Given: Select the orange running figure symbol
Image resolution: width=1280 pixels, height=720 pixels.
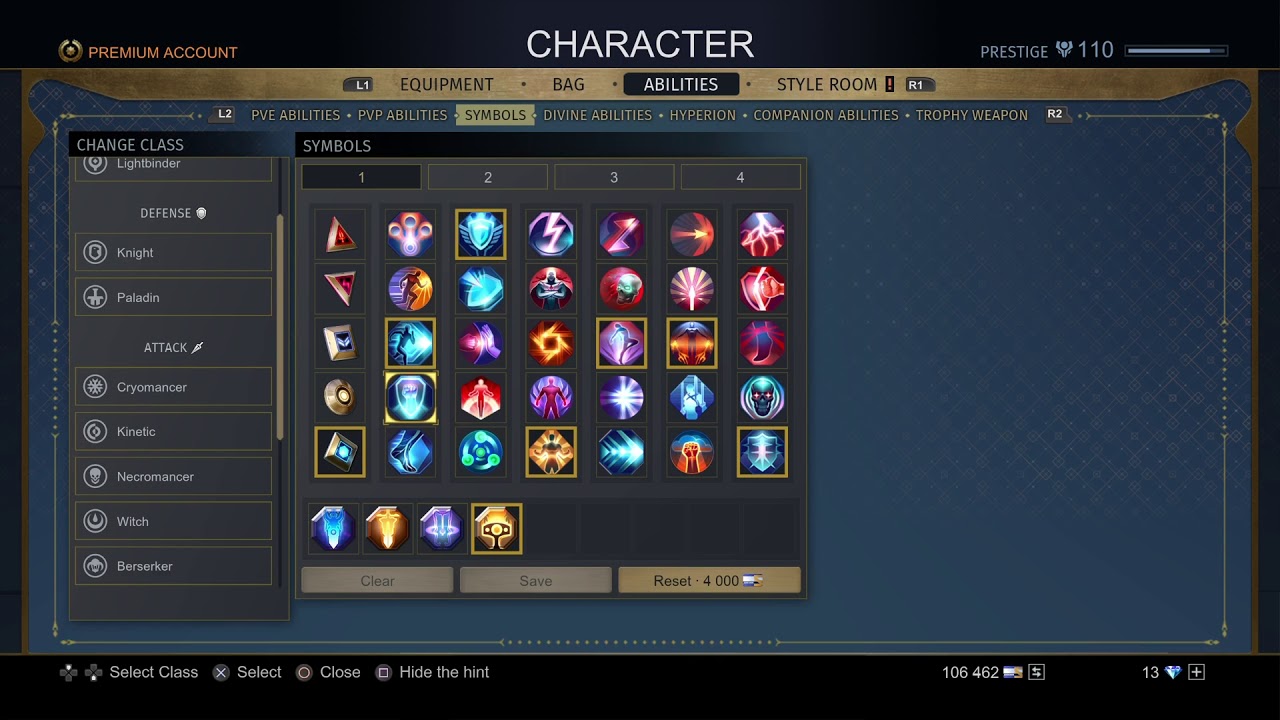Looking at the screenshot, I should (410, 288).
